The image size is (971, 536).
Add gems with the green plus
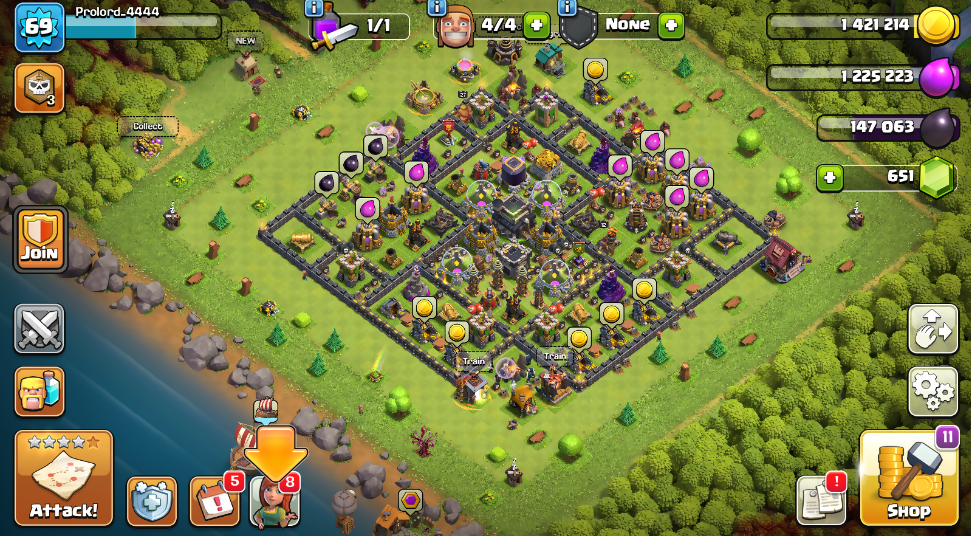tap(828, 178)
